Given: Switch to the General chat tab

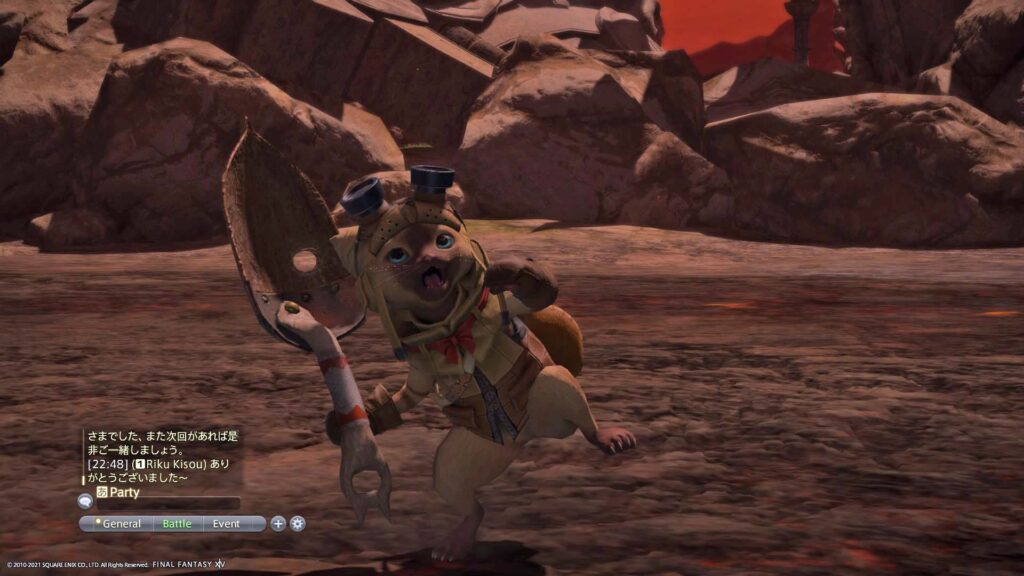Looking at the screenshot, I should click(x=120, y=523).
